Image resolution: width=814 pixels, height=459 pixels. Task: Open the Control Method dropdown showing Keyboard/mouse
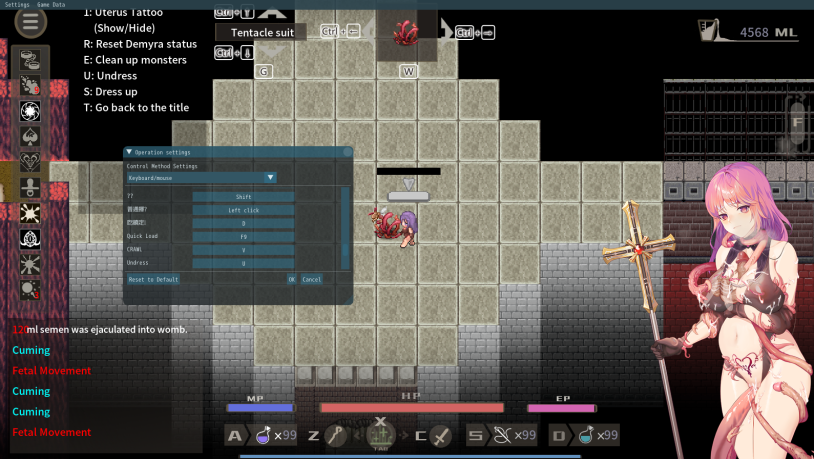coord(201,177)
